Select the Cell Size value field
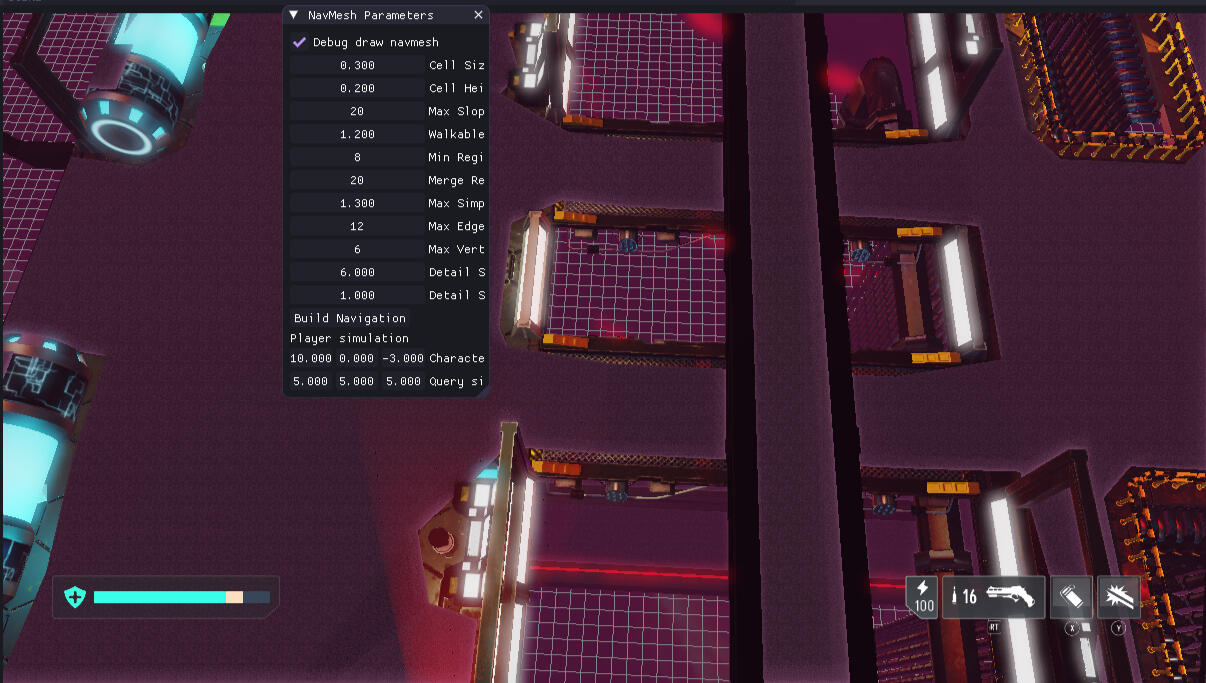The height and width of the screenshot is (683, 1206). coord(357,65)
